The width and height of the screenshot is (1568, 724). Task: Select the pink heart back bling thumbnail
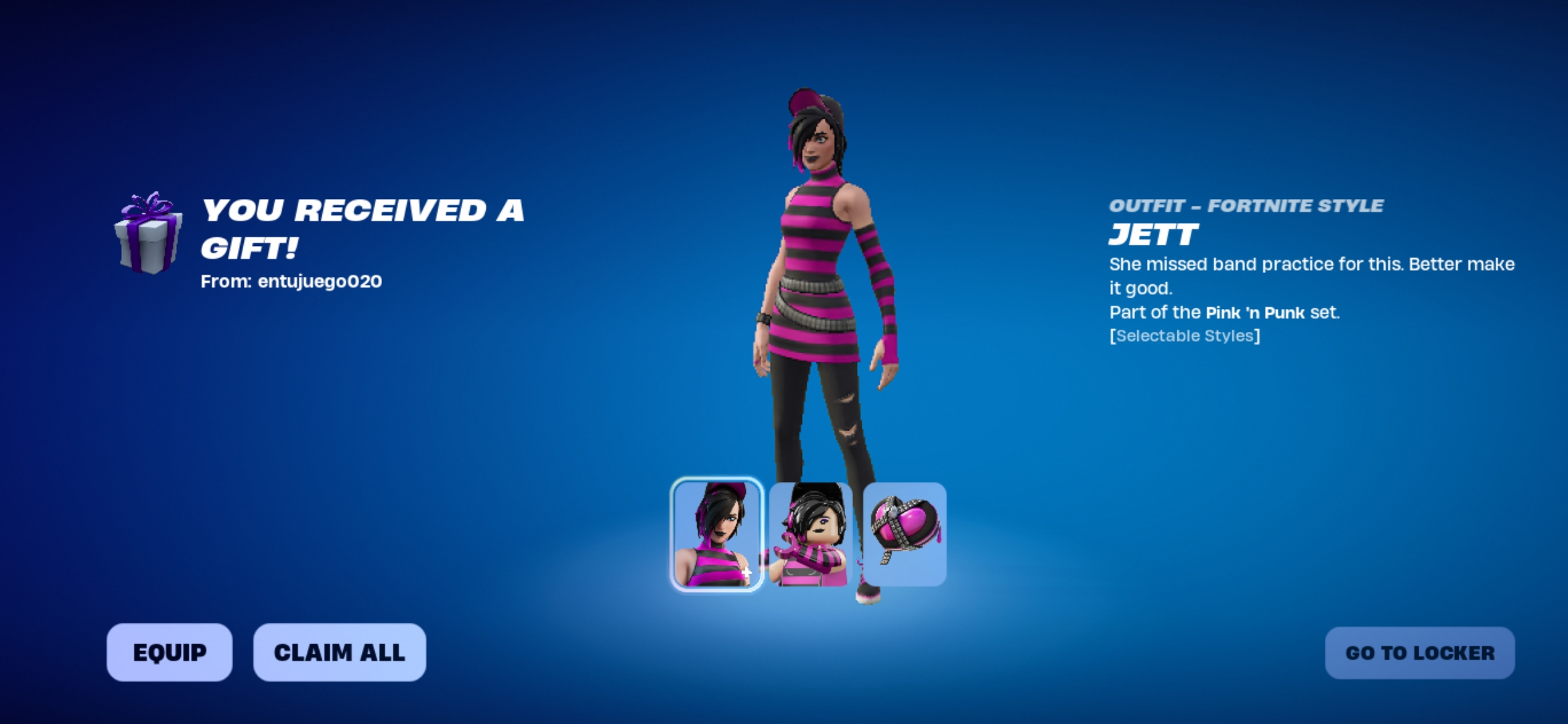click(905, 534)
